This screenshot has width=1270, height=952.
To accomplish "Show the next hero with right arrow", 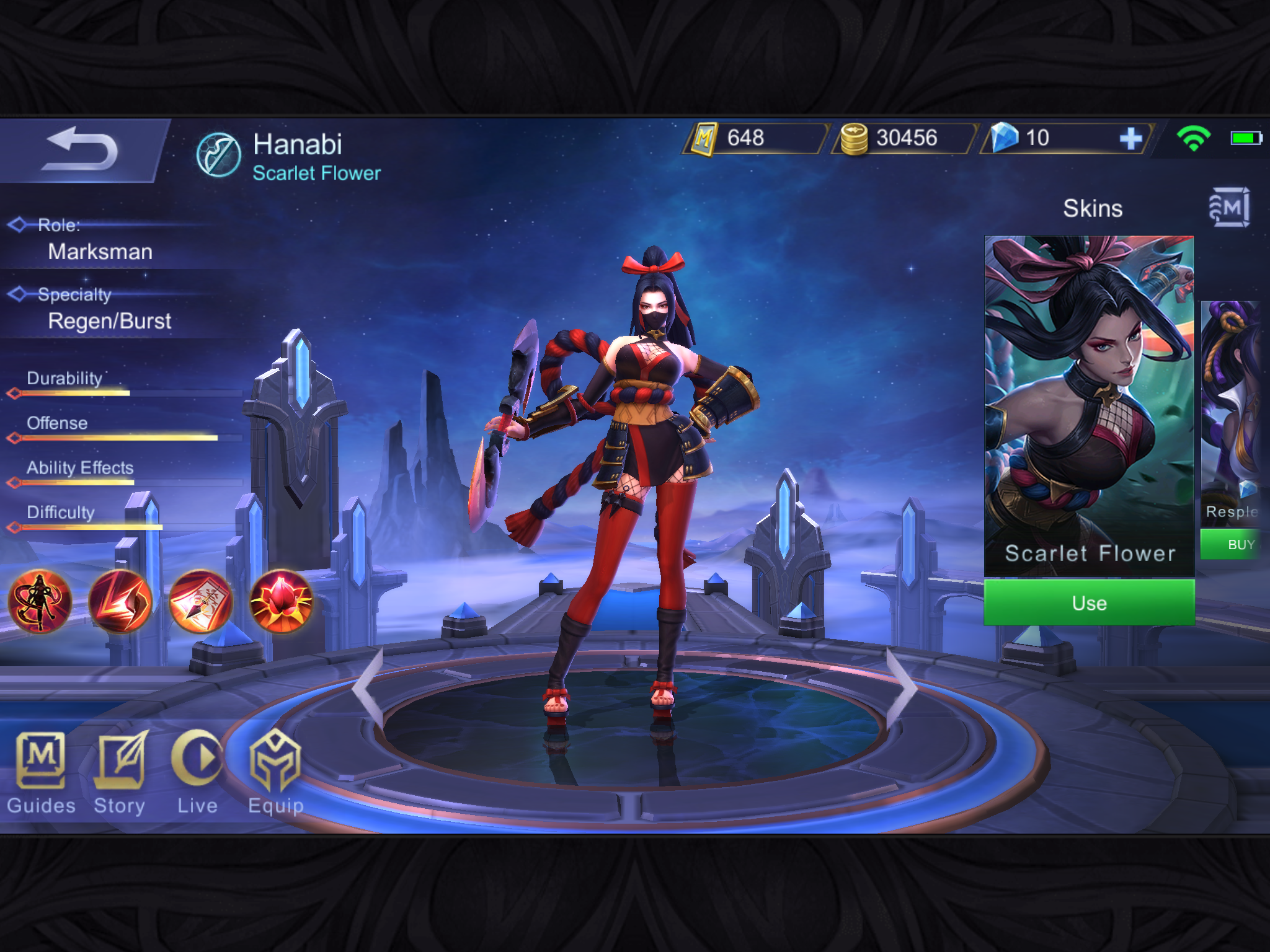I will 901,687.
